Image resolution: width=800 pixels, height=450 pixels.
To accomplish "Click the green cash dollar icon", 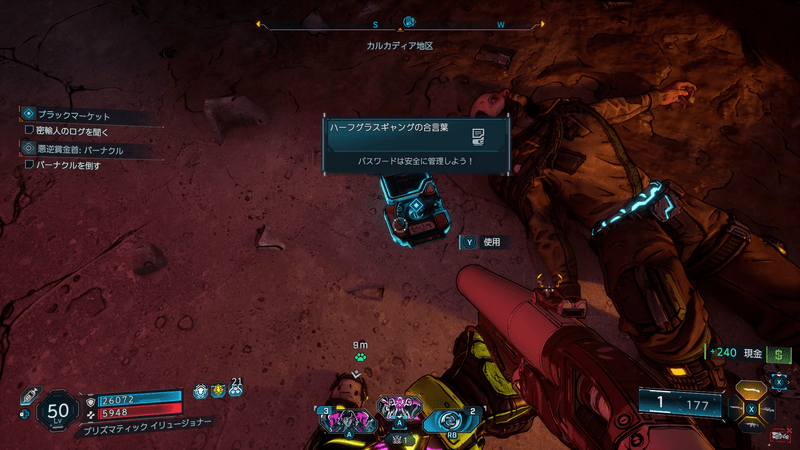I will pos(779,354).
